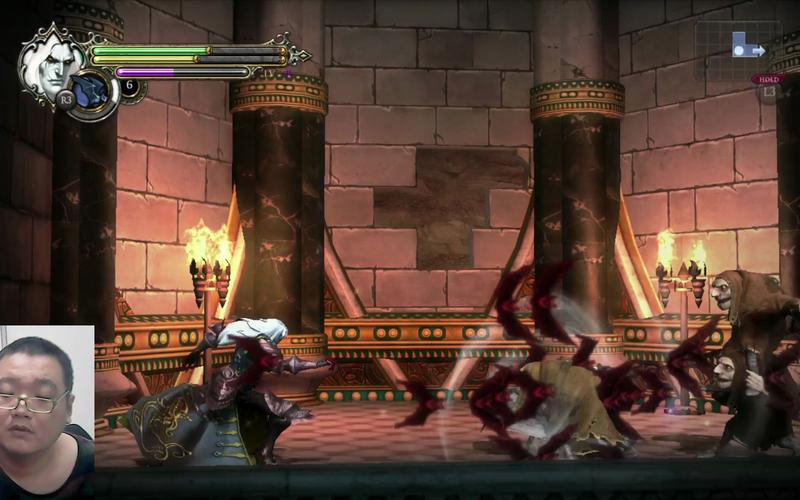Viewport: 800px width, 500px height.
Task: Click the streamer webcam overlay
Action: pos(47,411)
